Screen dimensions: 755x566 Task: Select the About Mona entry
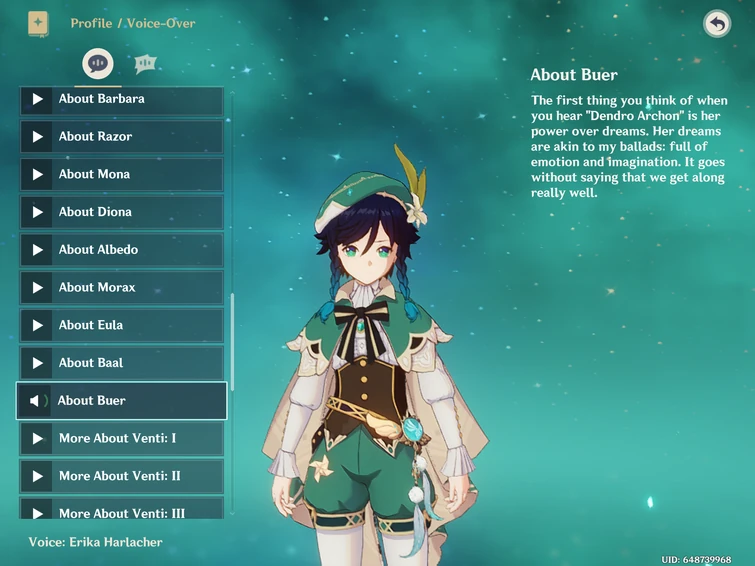click(x=121, y=174)
